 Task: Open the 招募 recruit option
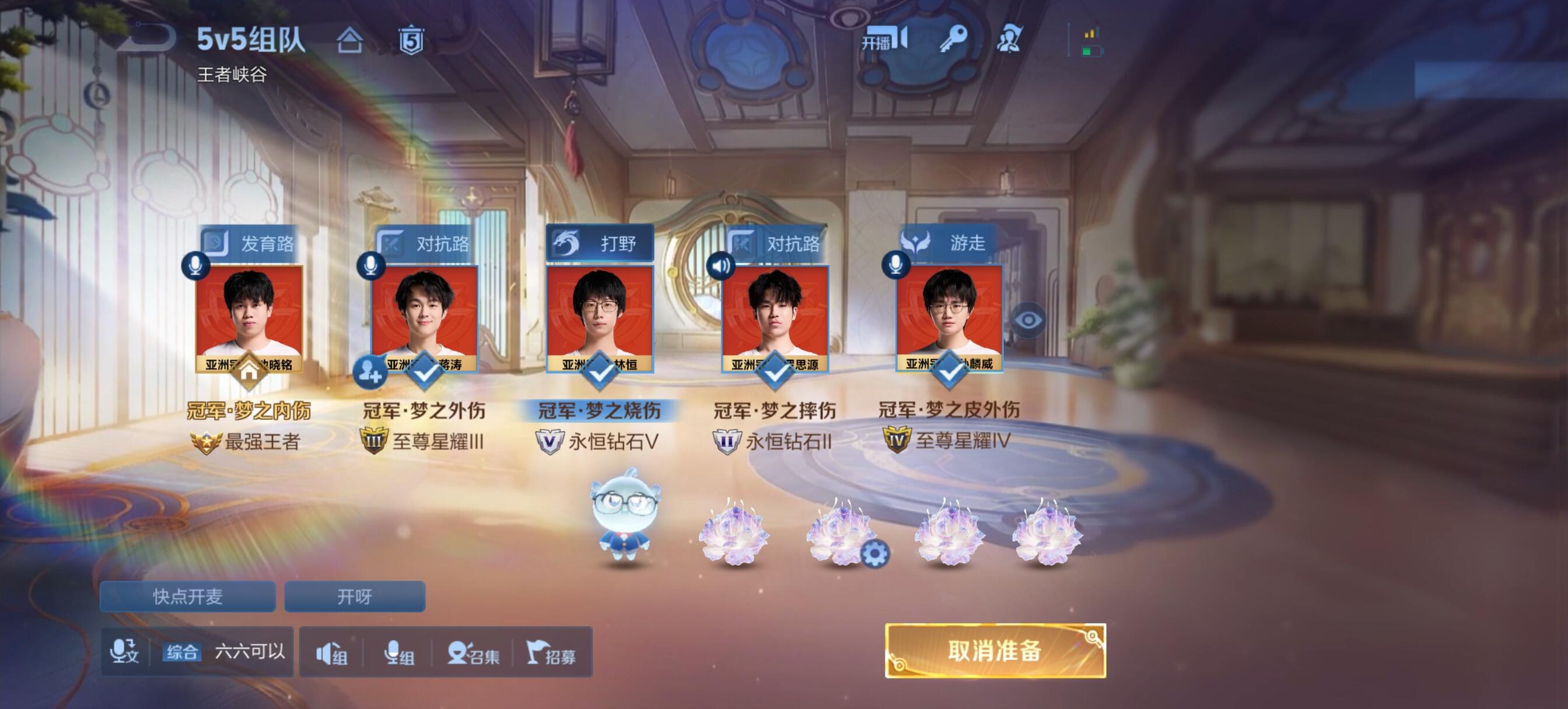551,654
